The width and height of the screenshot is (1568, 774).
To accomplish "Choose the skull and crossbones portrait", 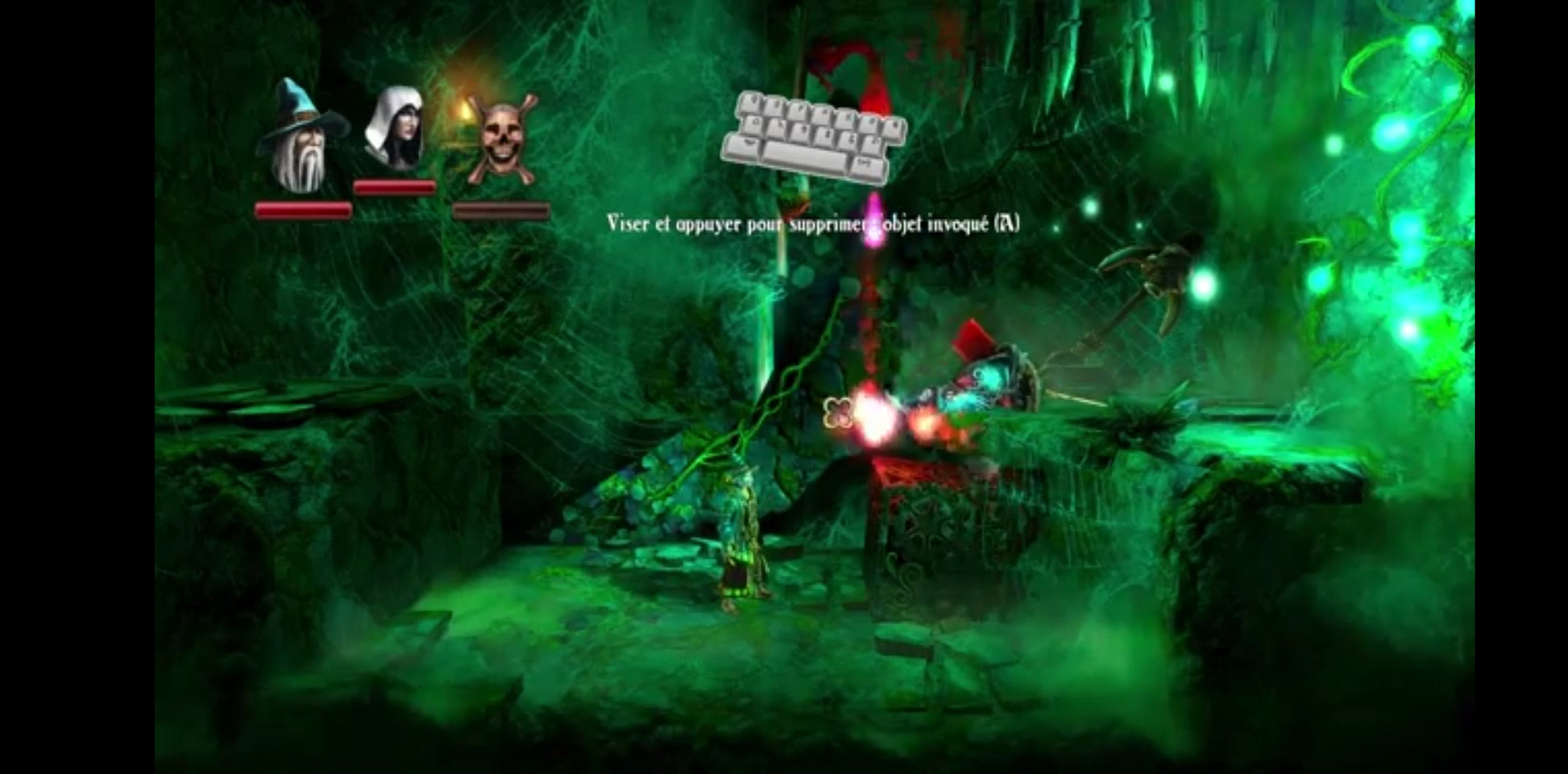I will 501,139.
